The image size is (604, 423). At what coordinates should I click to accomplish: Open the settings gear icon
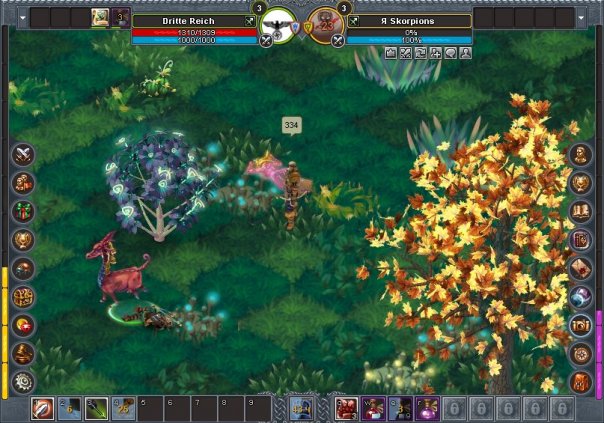(23, 381)
